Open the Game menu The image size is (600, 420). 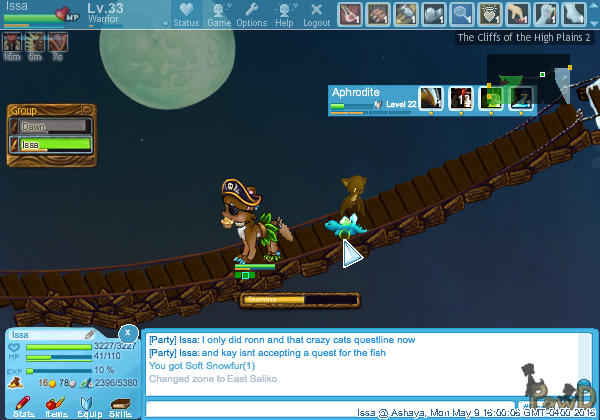pos(218,13)
